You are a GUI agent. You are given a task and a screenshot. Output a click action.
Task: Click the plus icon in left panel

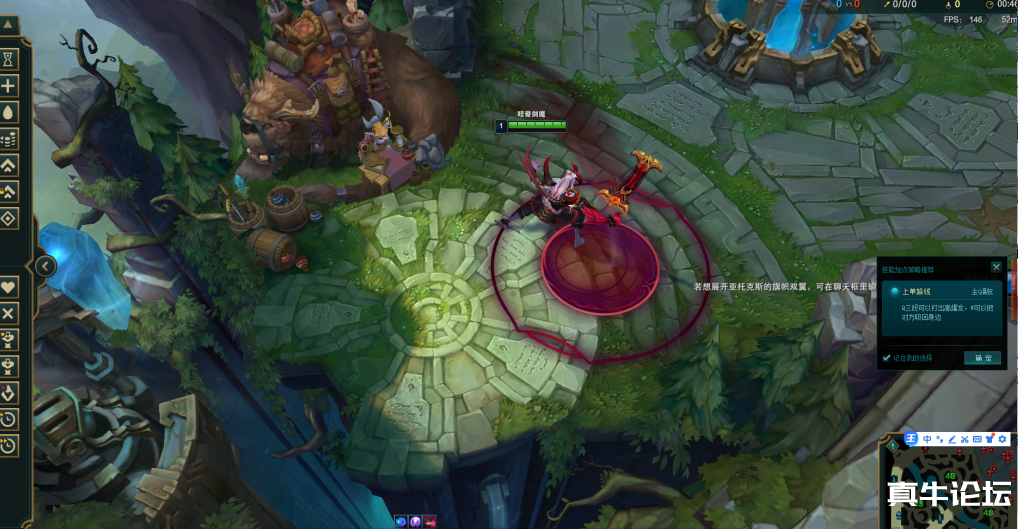9,85
